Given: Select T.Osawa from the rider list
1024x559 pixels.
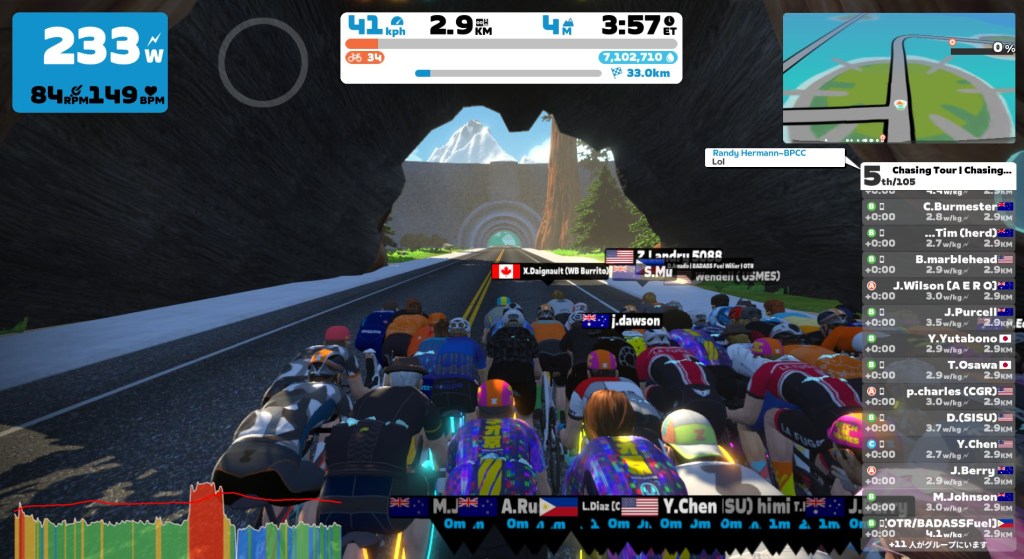Looking at the screenshot, I should 938,370.
